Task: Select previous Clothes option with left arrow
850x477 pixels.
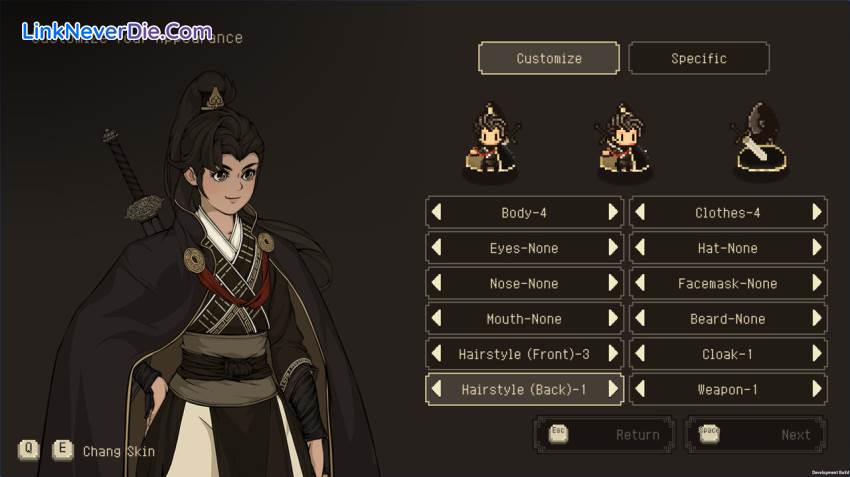Action: click(x=640, y=212)
